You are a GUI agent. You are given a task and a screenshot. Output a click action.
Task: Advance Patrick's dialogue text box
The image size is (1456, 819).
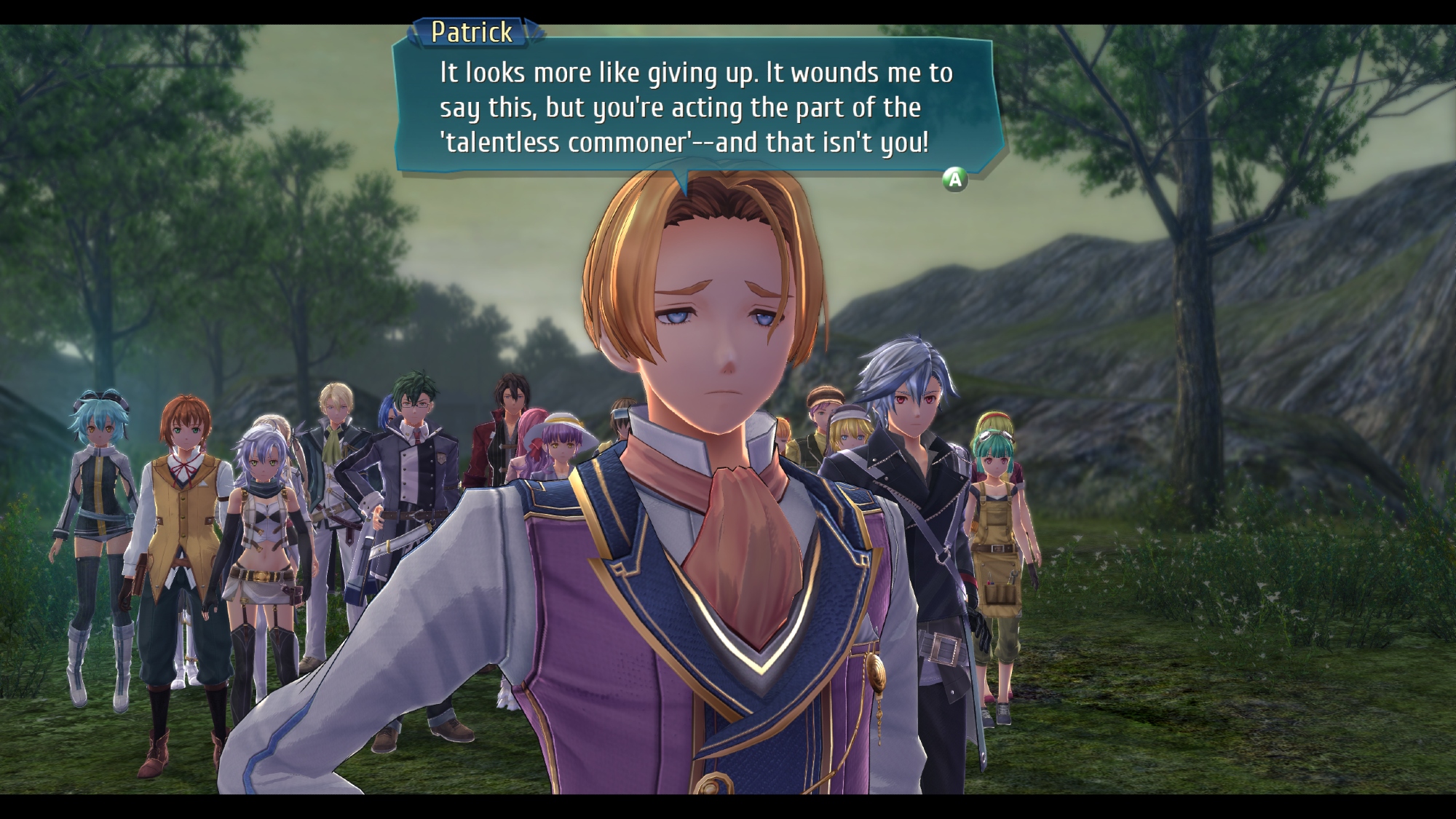pyautogui.click(x=954, y=179)
